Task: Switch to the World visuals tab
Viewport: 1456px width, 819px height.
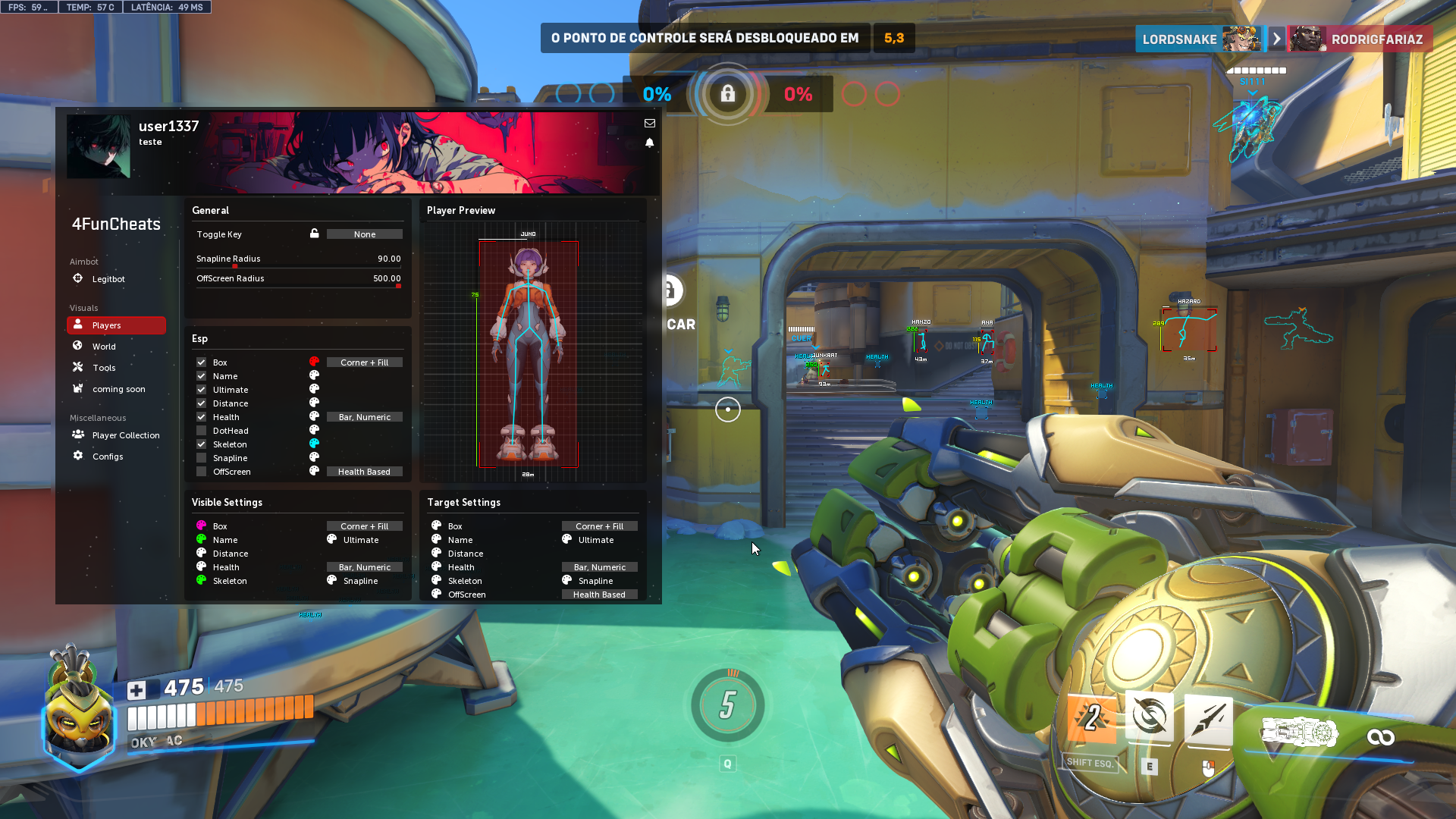Action: 104,347
